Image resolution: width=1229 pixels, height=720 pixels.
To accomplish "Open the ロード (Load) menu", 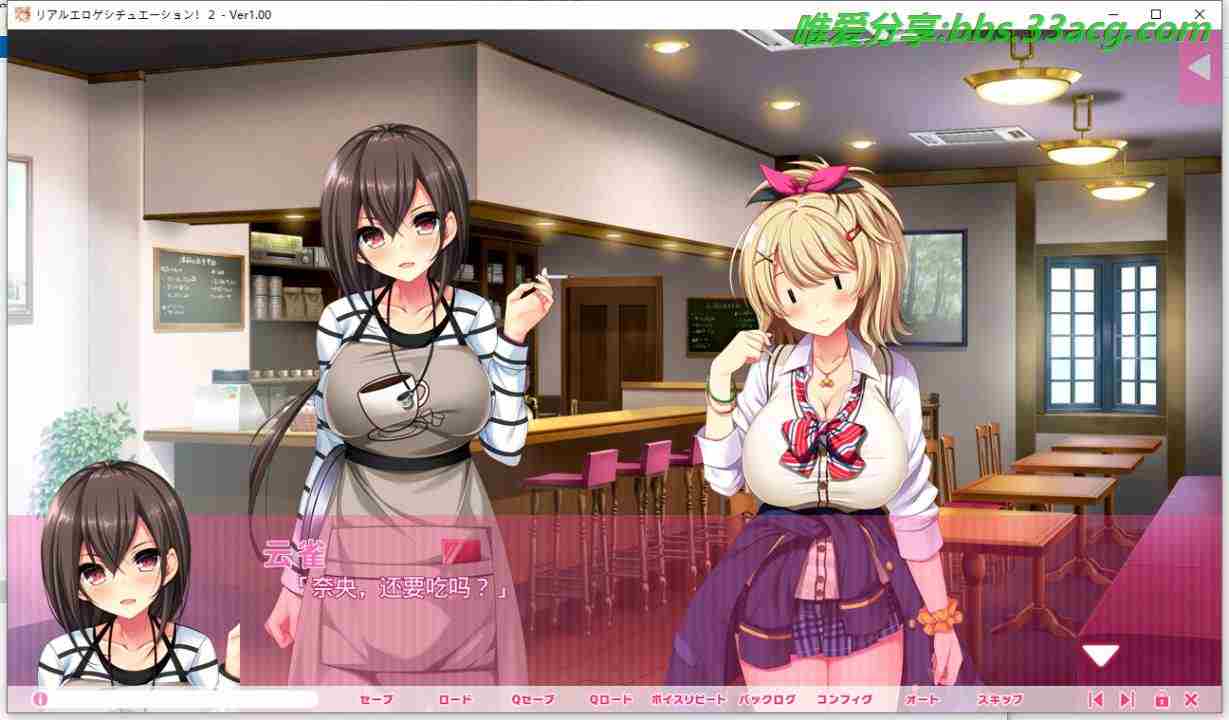I will click(454, 700).
